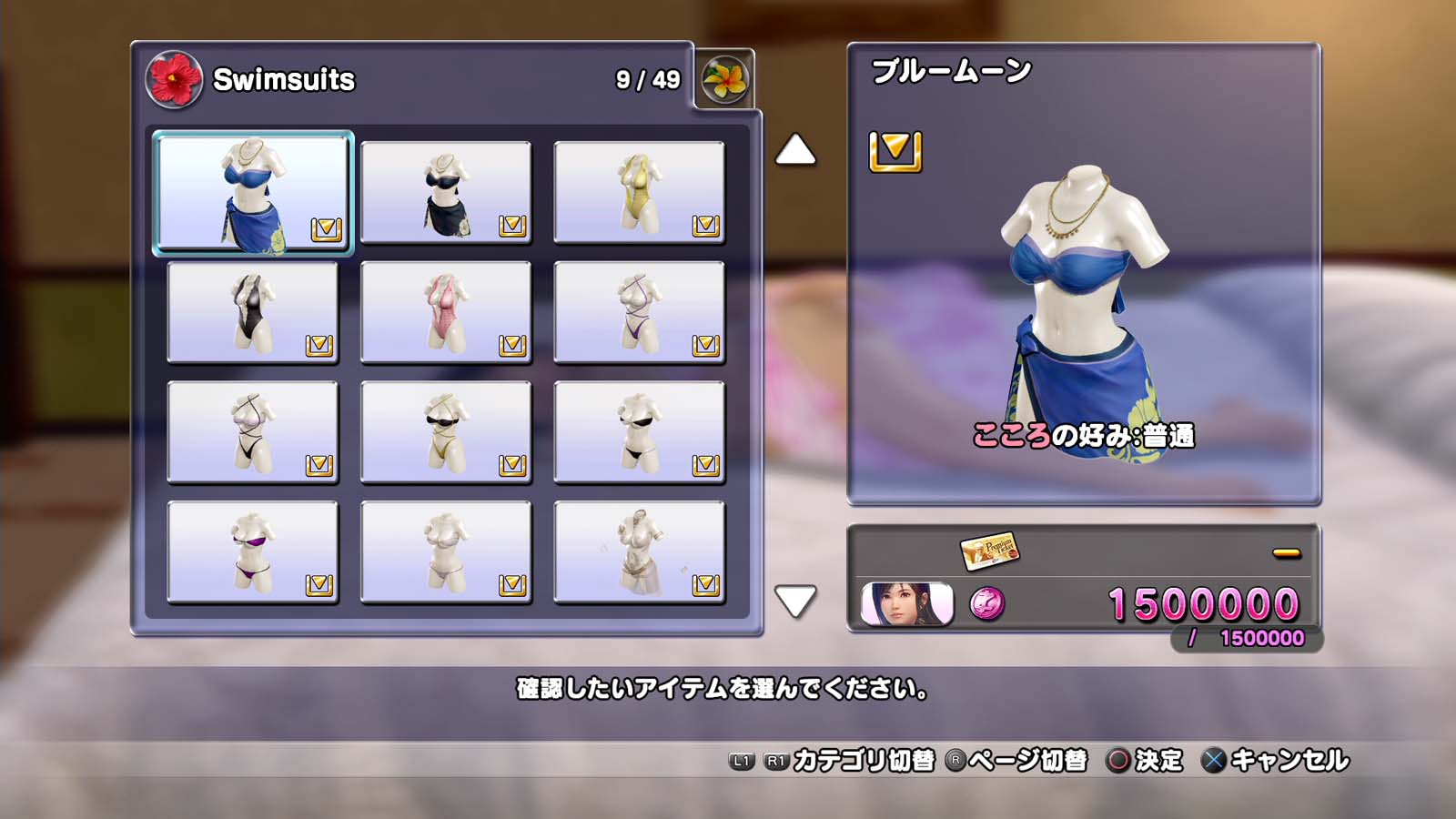Open the red hibiscus Swimsuits category
1456x819 pixels.
pyautogui.click(x=173, y=80)
